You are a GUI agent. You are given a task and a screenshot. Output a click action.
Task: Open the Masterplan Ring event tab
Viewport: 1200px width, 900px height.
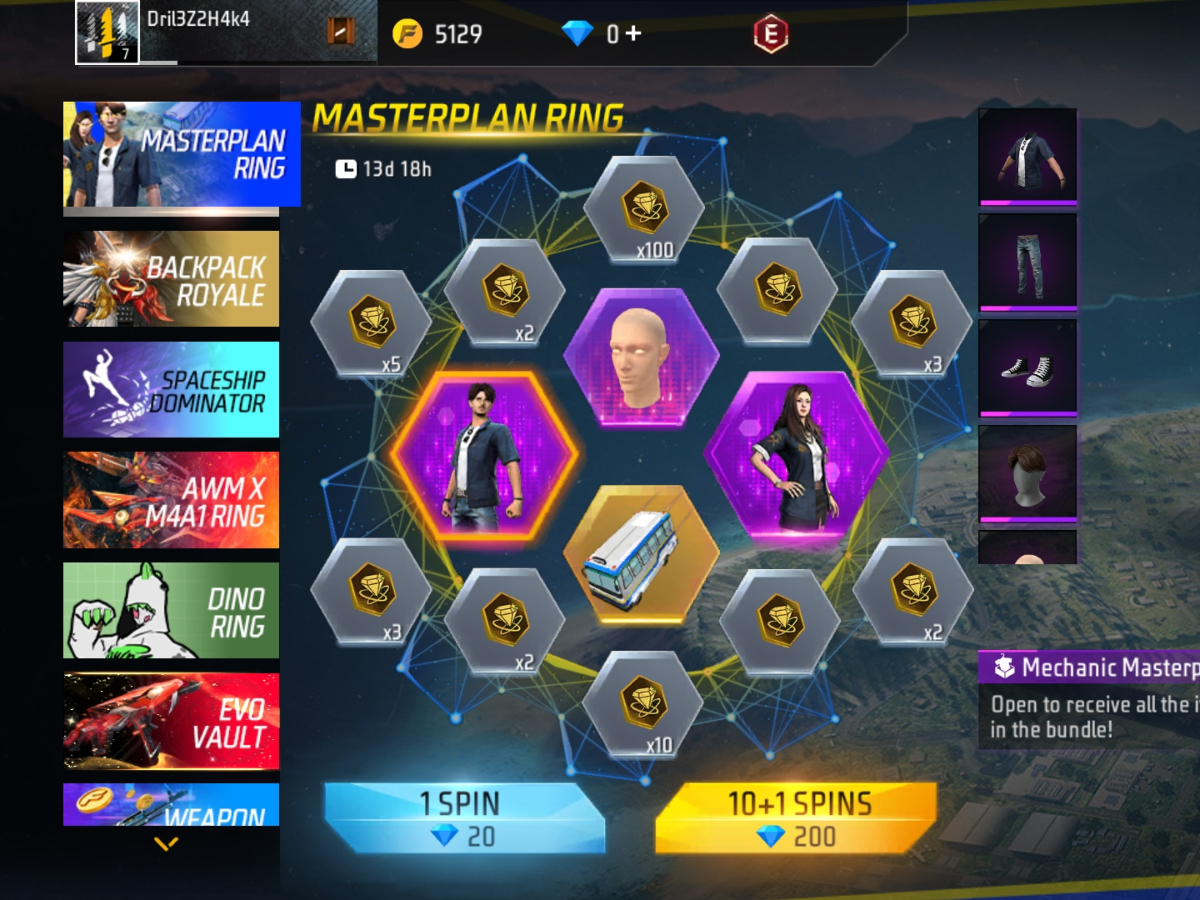pos(182,154)
